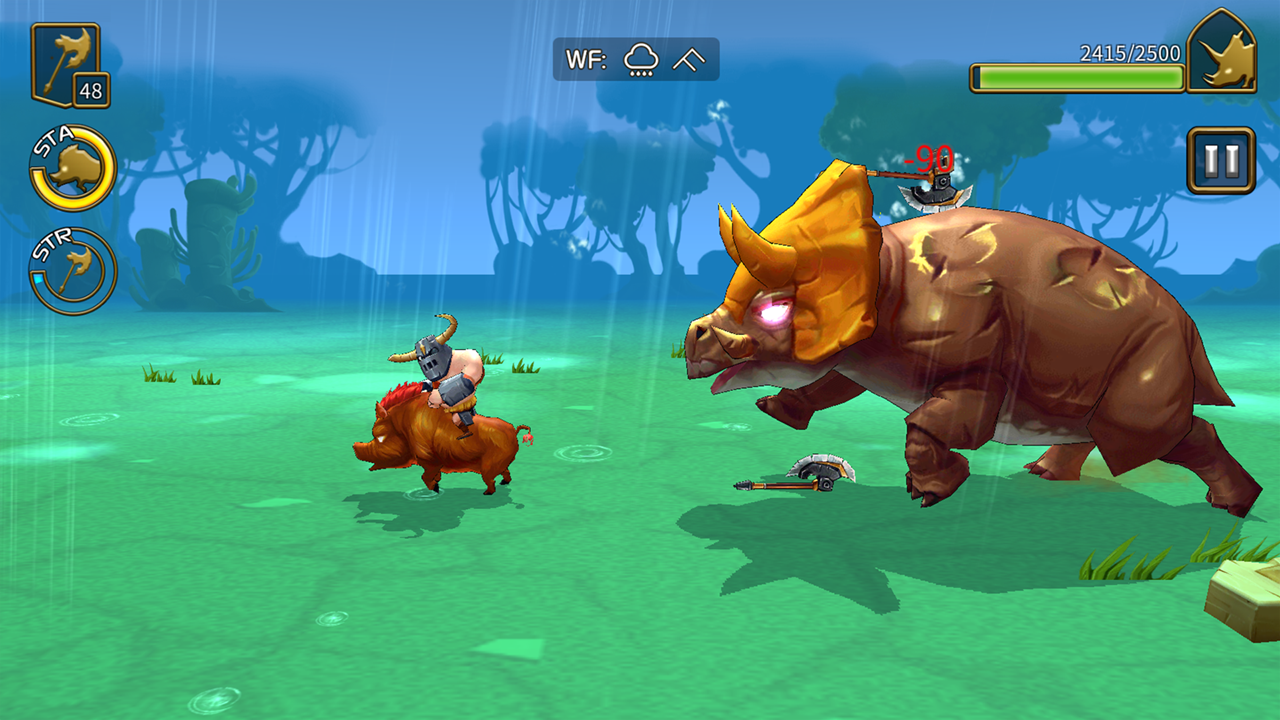
Task: Activate the STA boar stamina ability
Action: click(x=73, y=168)
